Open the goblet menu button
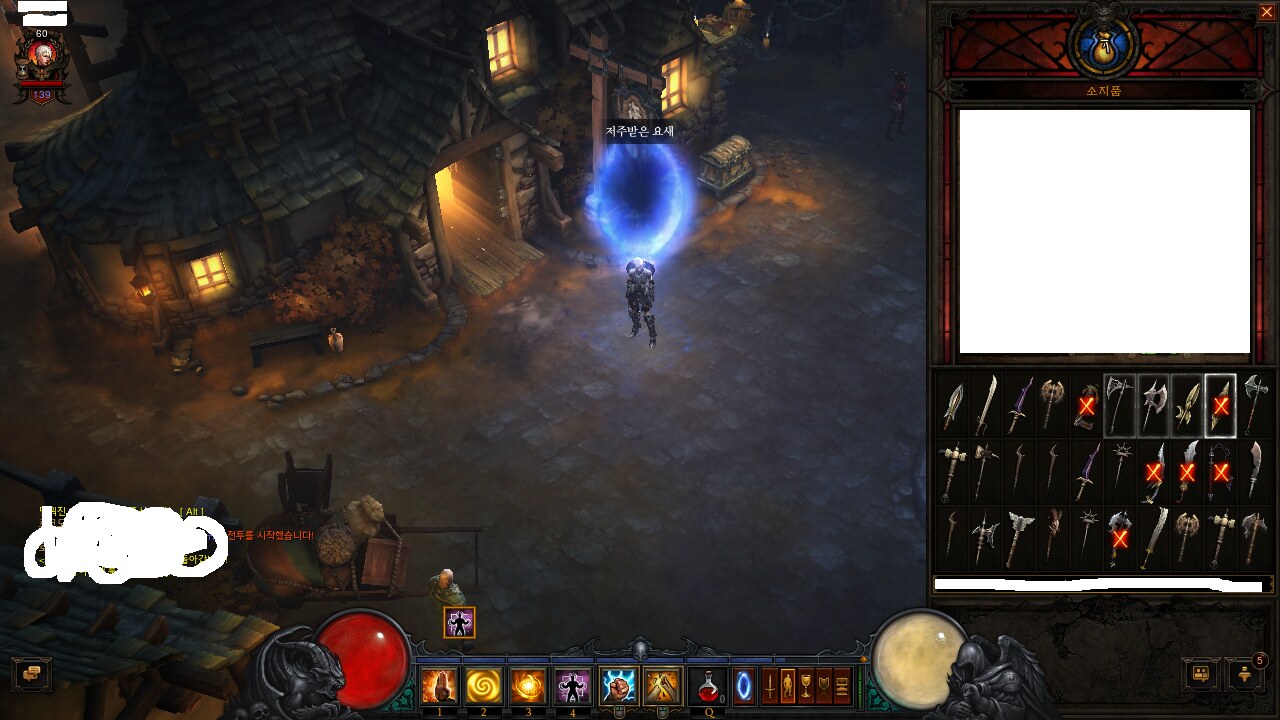The image size is (1280, 720). tap(806, 686)
